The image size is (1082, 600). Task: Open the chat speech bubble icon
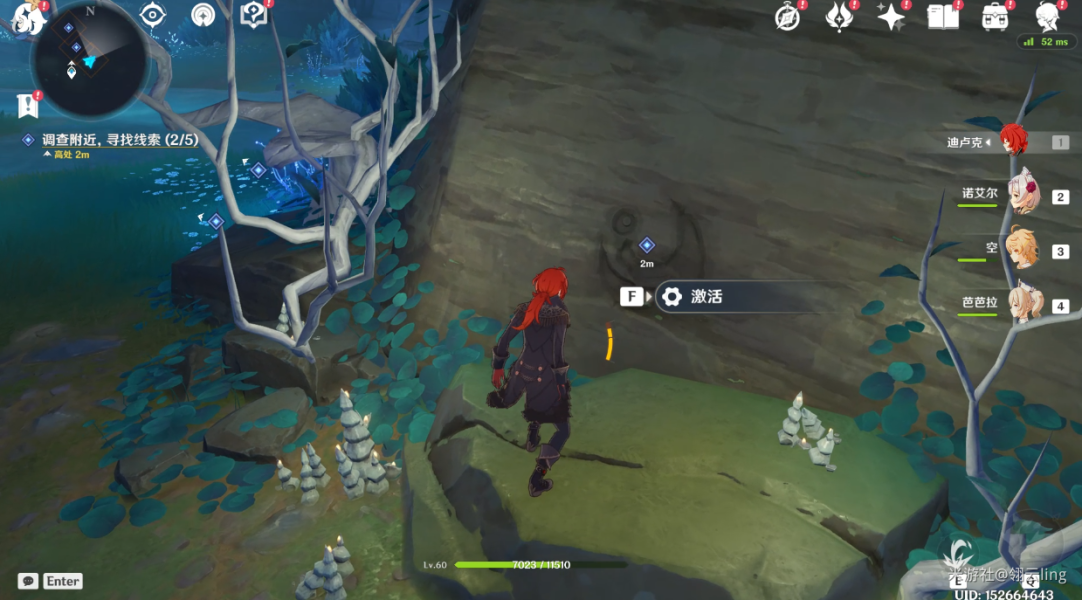click(x=27, y=581)
